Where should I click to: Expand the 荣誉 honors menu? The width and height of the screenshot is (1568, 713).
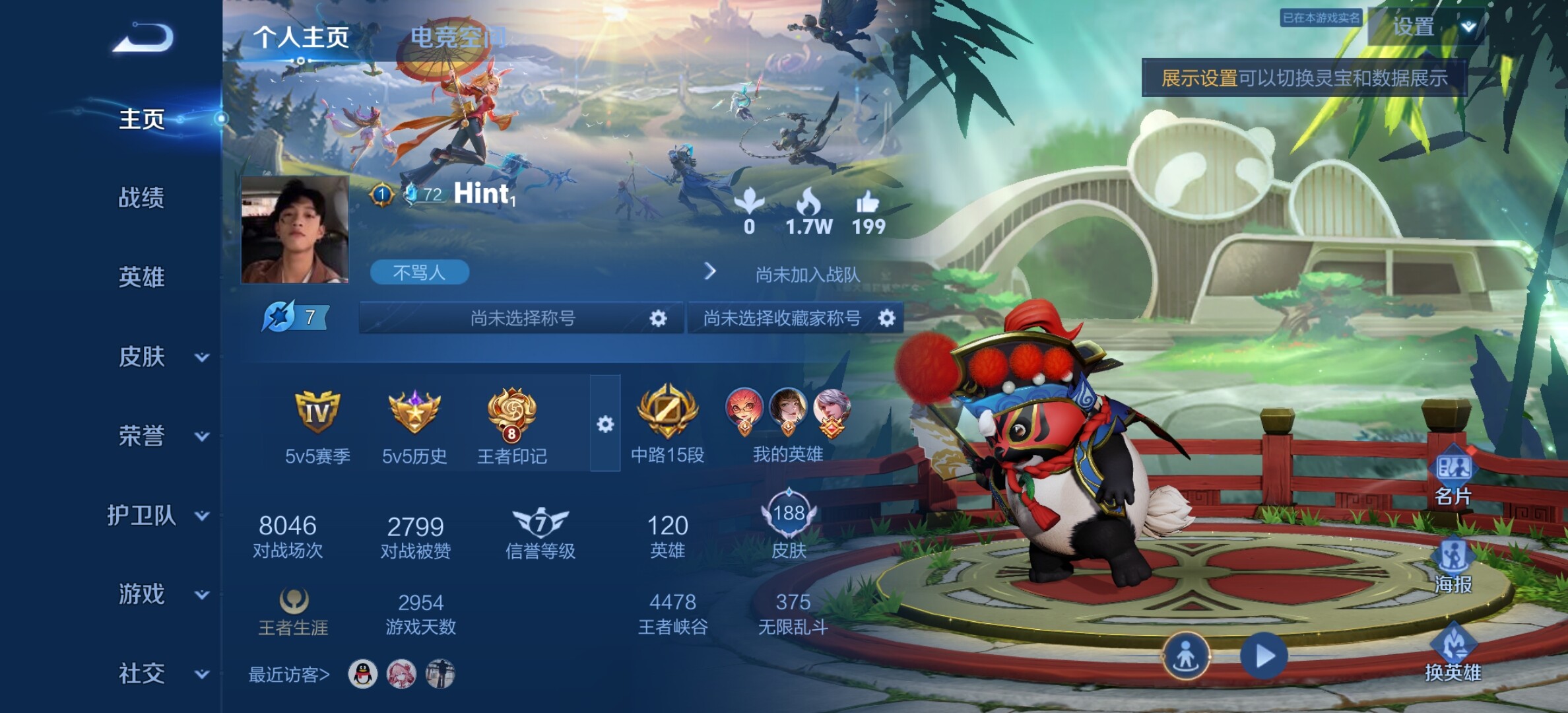(x=162, y=436)
